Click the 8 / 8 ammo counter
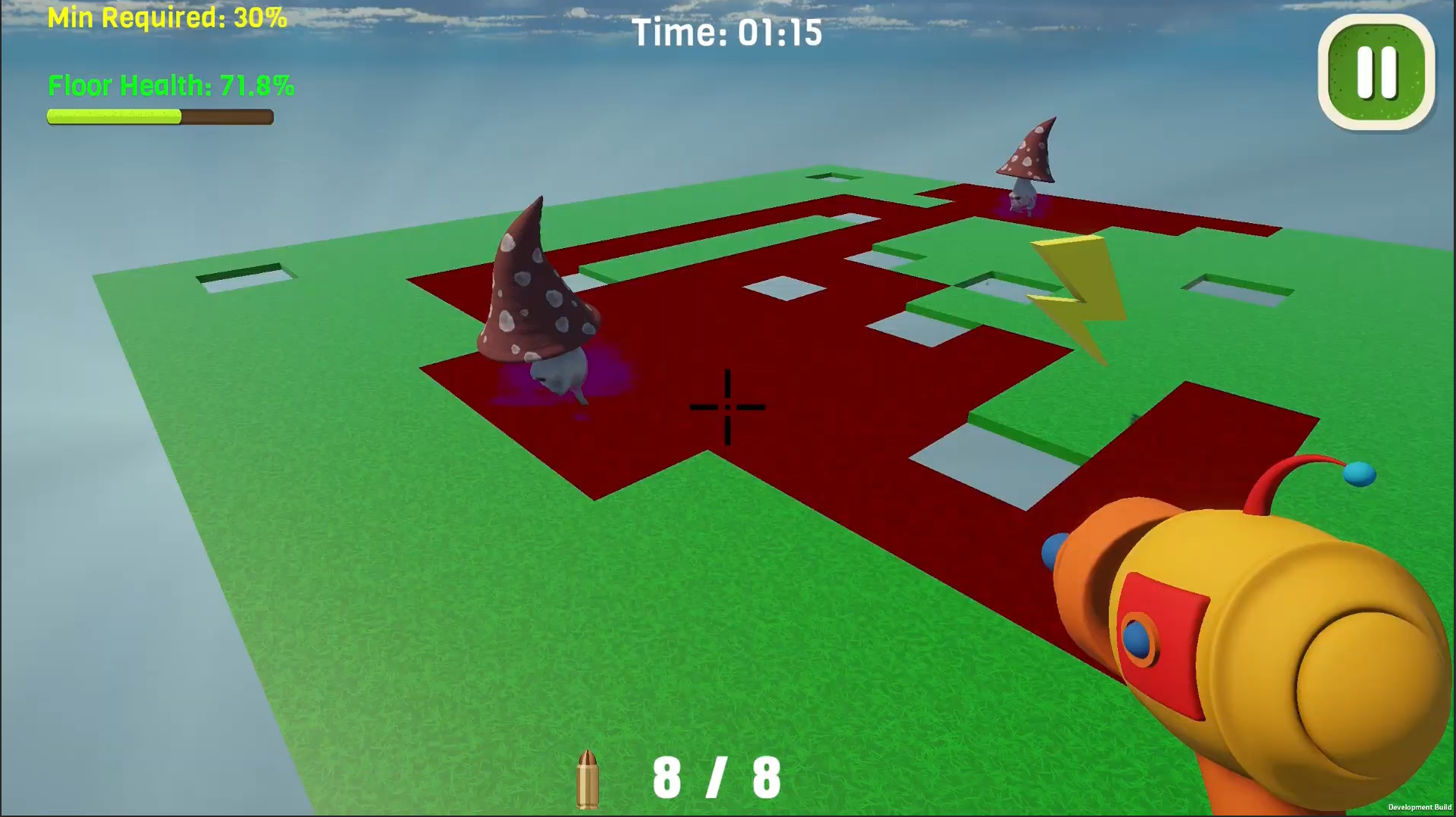1456x817 pixels. coord(717,775)
